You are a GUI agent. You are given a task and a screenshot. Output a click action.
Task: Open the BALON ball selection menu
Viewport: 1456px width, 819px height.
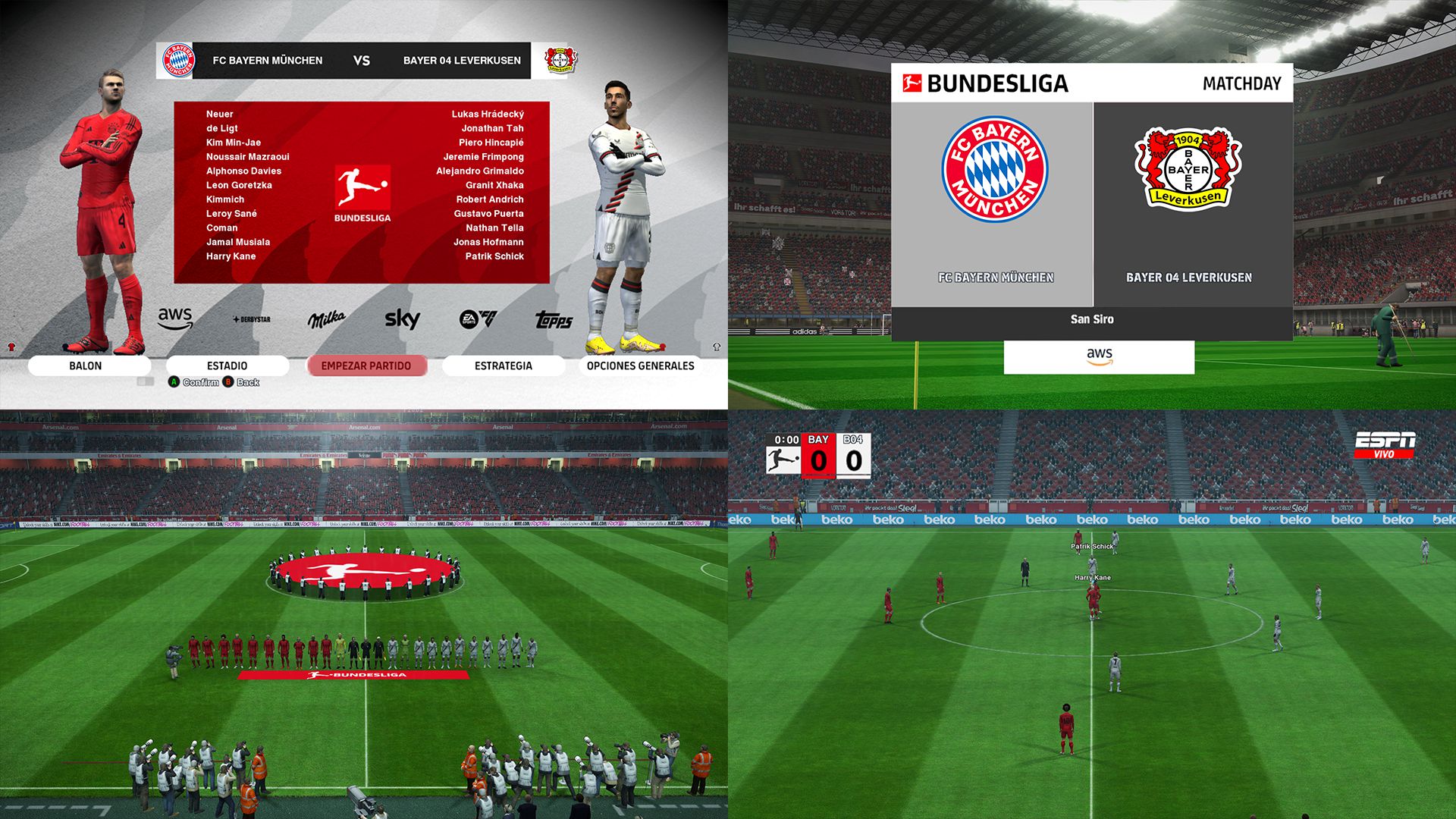coord(85,366)
